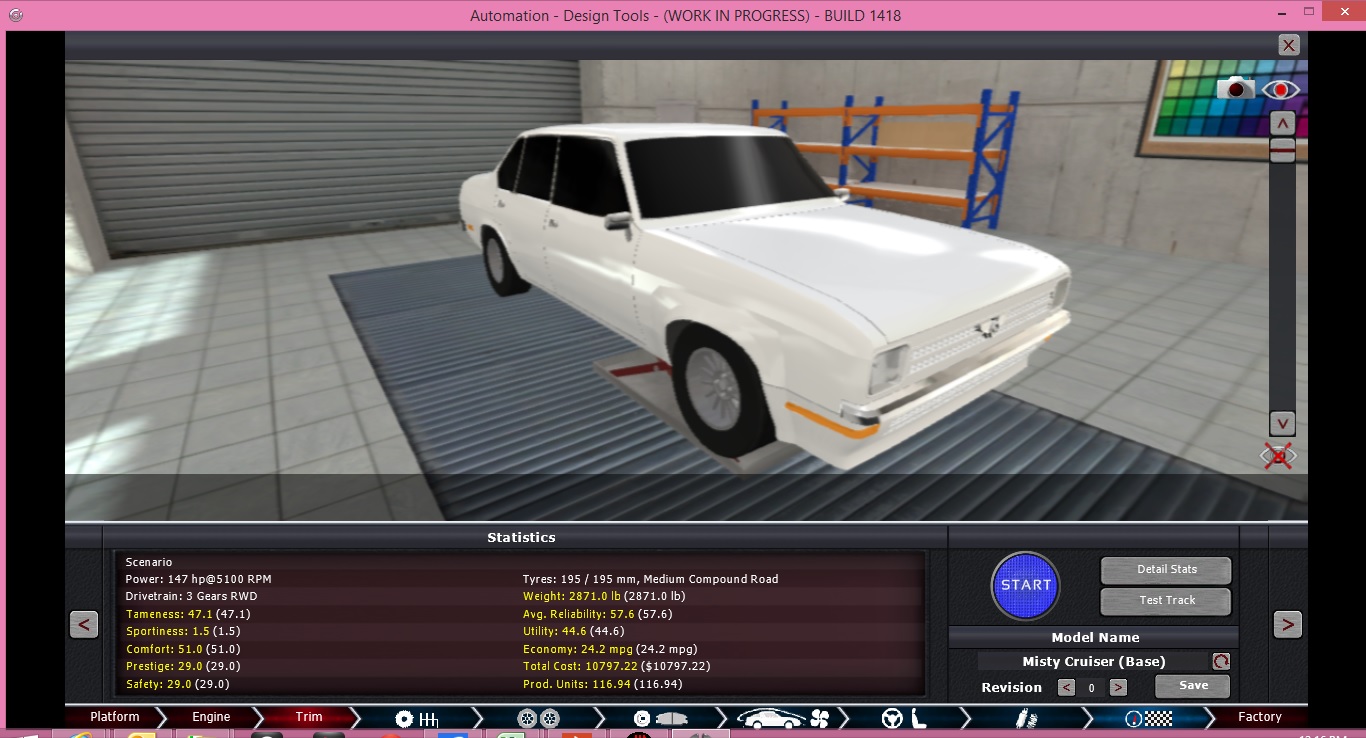
Task: Select the suspension setup tab icon
Action: (1022, 716)
